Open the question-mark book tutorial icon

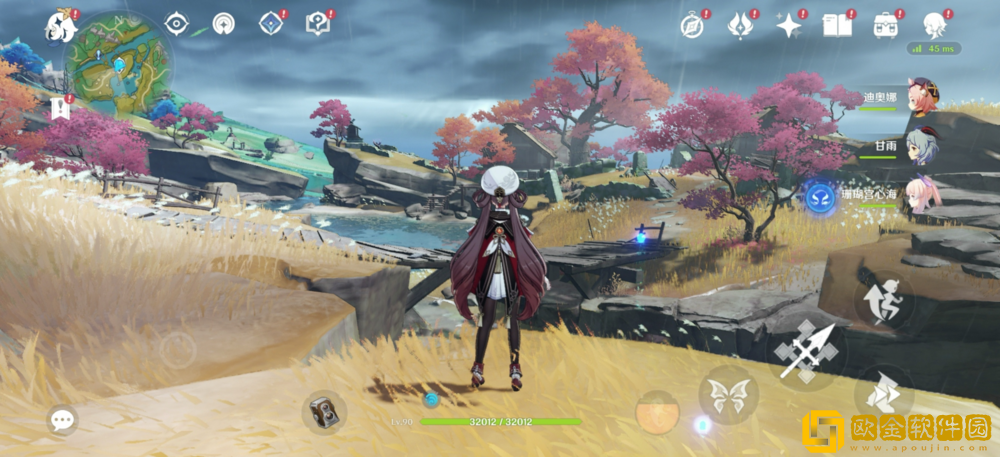[x=317, y=24]
